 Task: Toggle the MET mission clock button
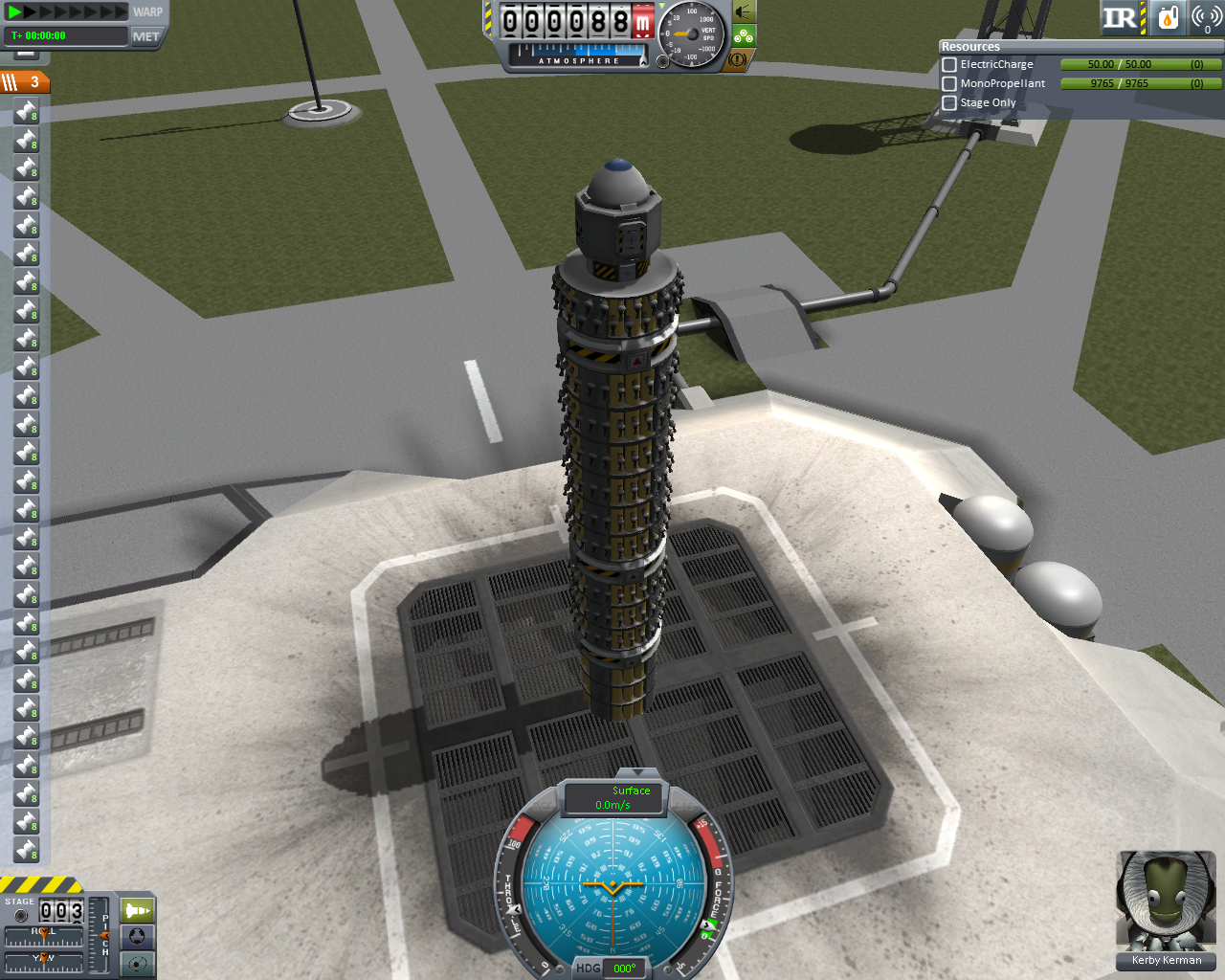coord(146,36)
